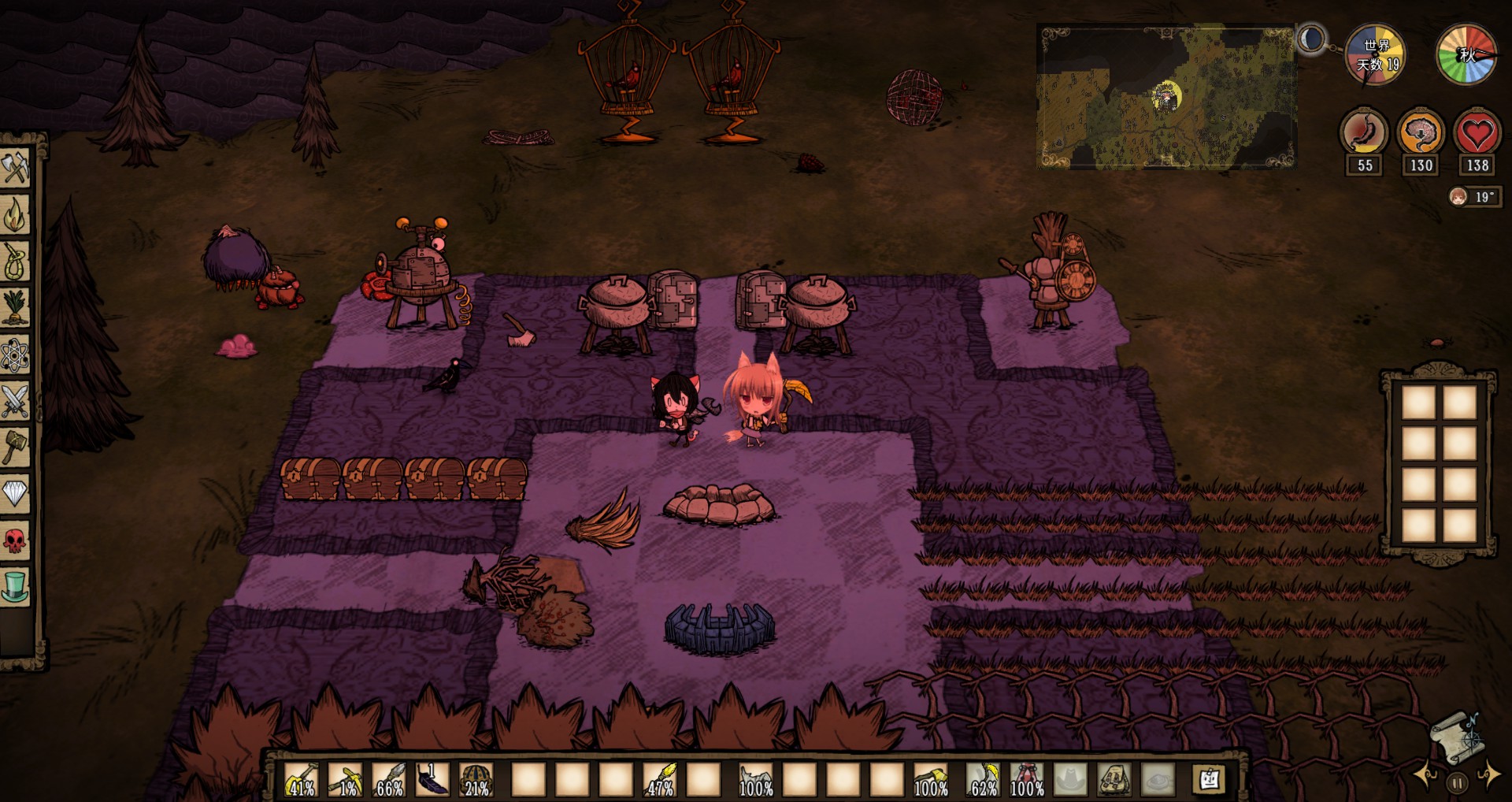The height and width of the screenshot is (802, 1512).
Task: Pick the spear at 66% durability
Action: coord(389,779)
